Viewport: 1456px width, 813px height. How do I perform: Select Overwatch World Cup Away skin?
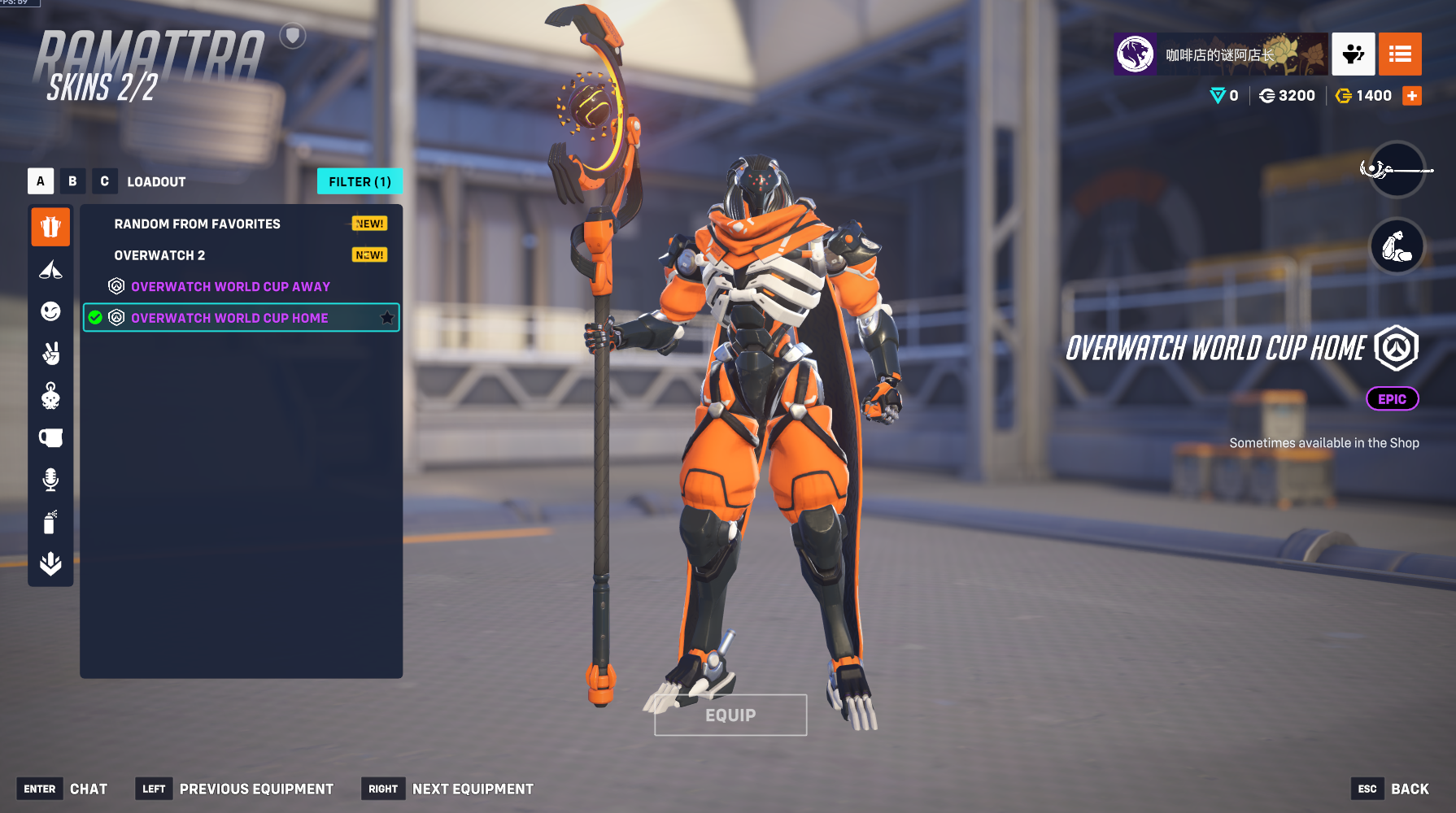click(230, 286)
